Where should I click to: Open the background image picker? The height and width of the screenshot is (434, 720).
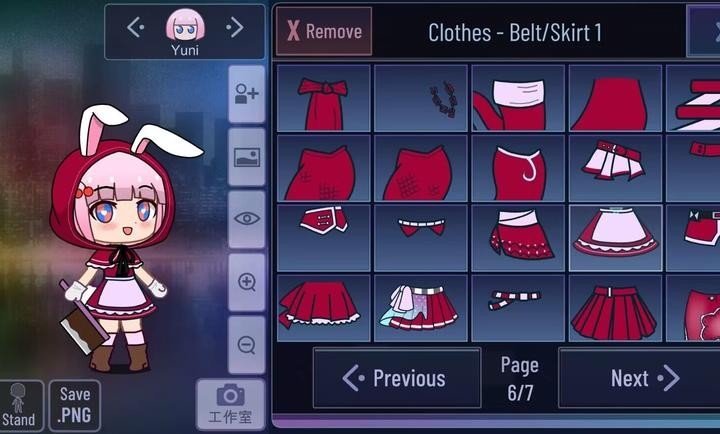tap(246, 157)
